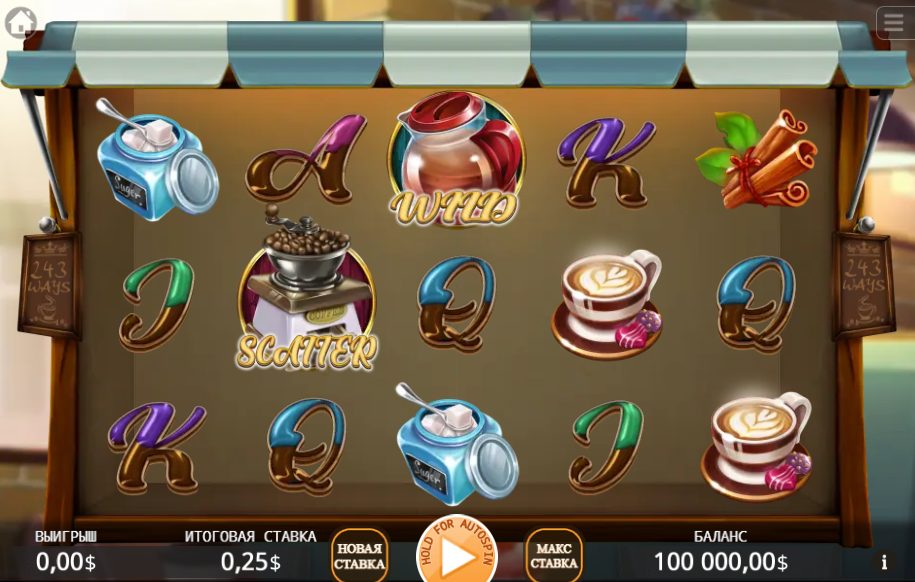This screenshot has width=915, height=582.
Task: Go to the home lobby
Action: click(x=20, y=22)
